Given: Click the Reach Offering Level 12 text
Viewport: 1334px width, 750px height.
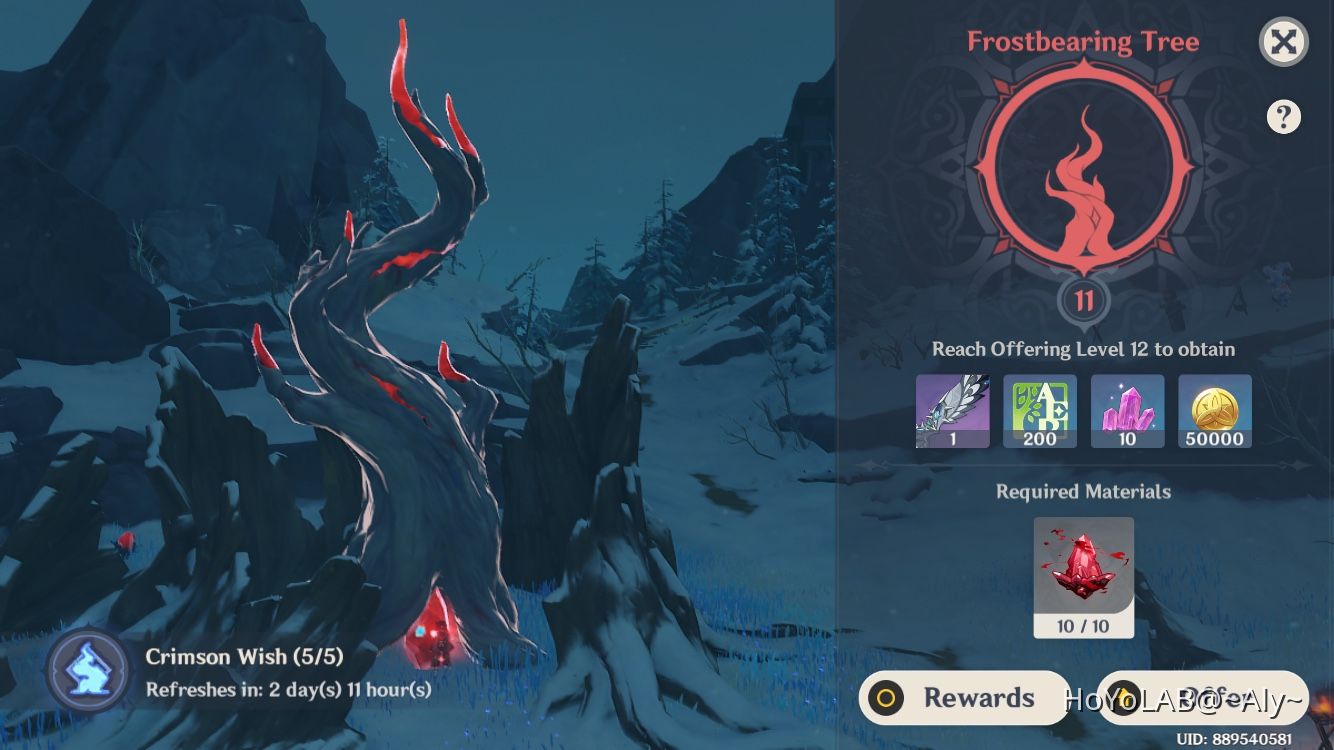Looking at the screenshot, I should click(1083, 349).
